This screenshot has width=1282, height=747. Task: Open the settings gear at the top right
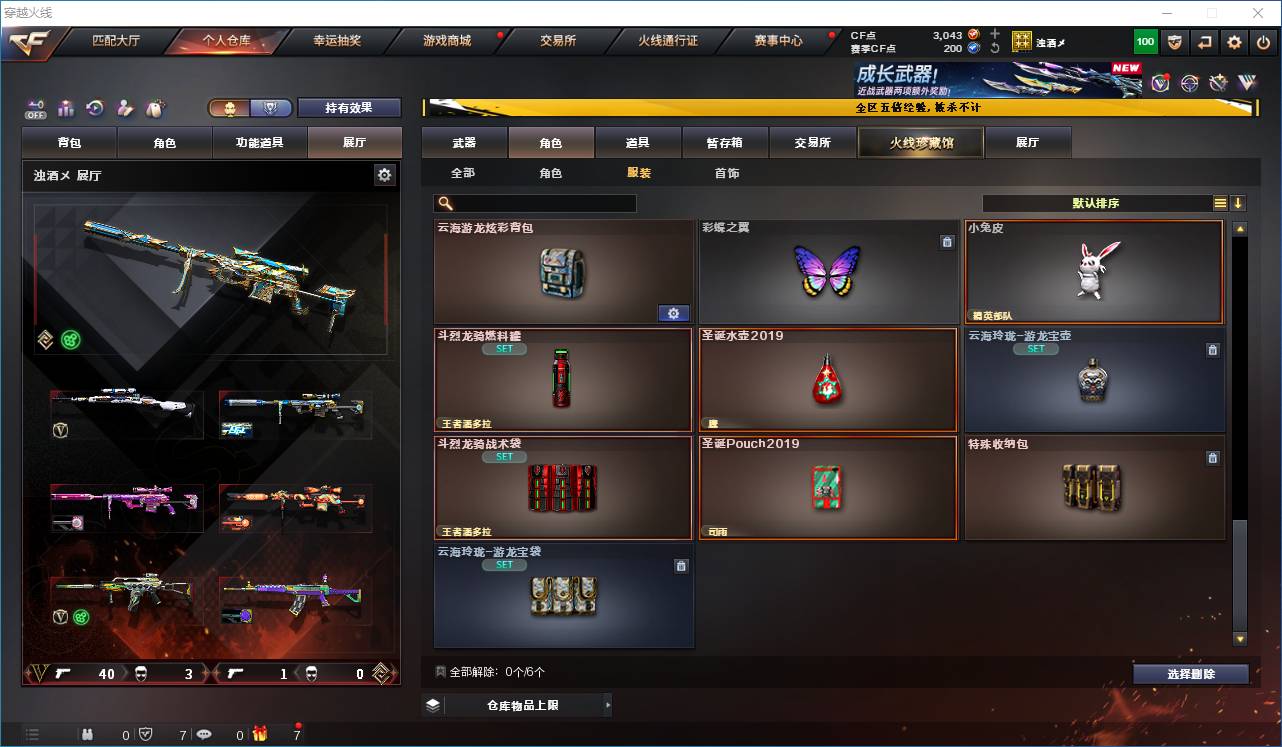[x=1233, y=42]
